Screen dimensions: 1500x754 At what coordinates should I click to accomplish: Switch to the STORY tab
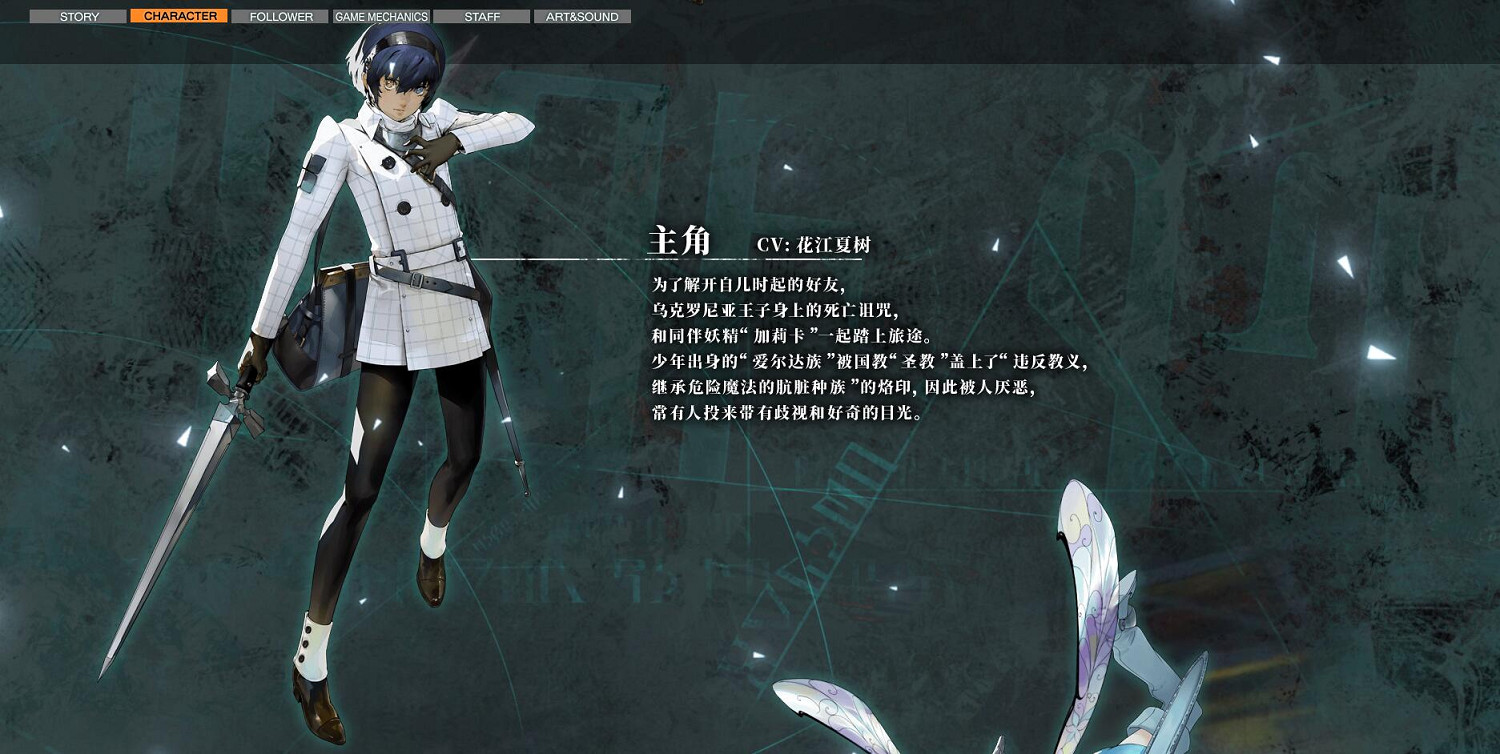78,16
